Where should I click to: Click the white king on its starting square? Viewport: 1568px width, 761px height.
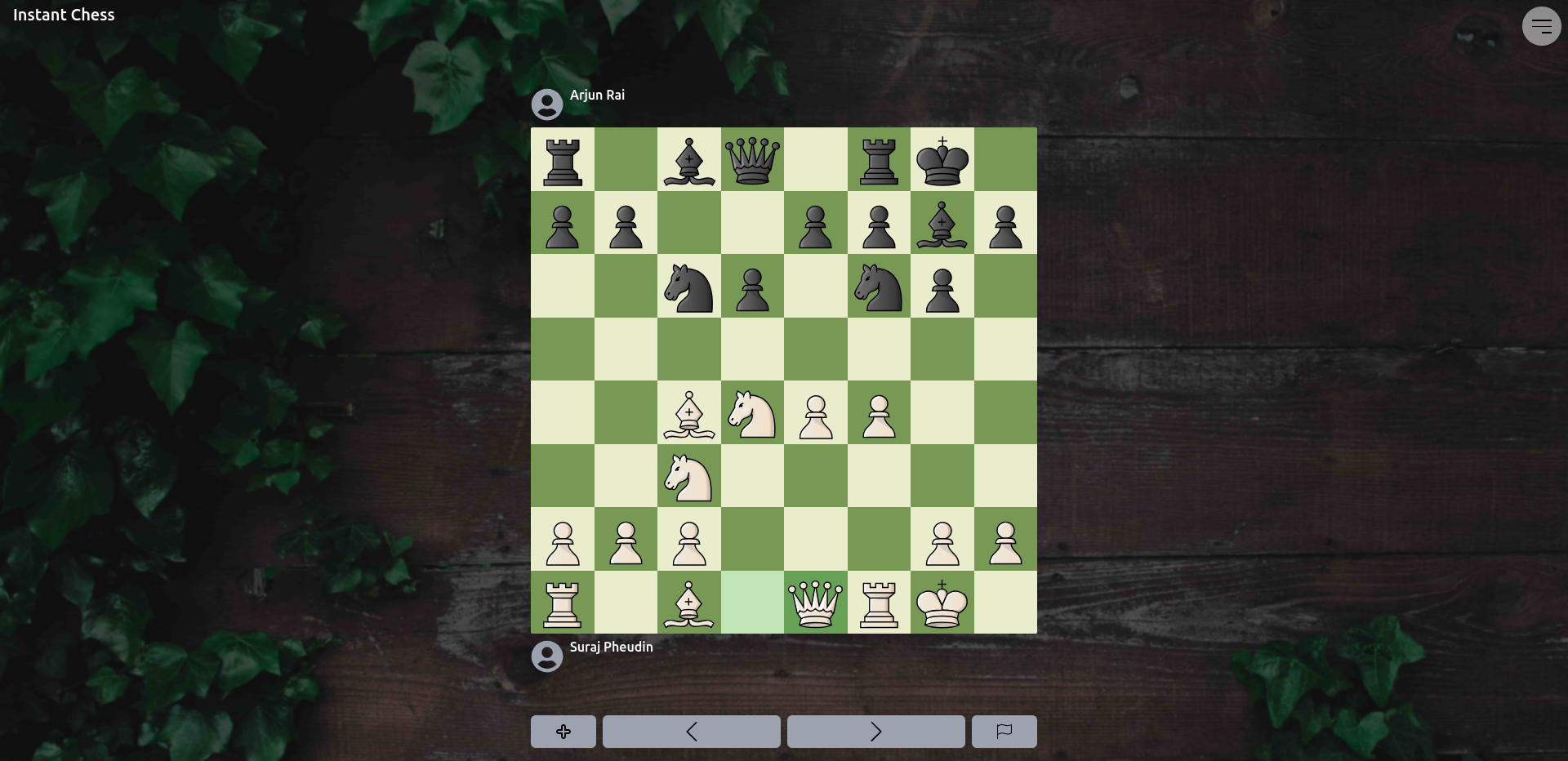point(942,603)
